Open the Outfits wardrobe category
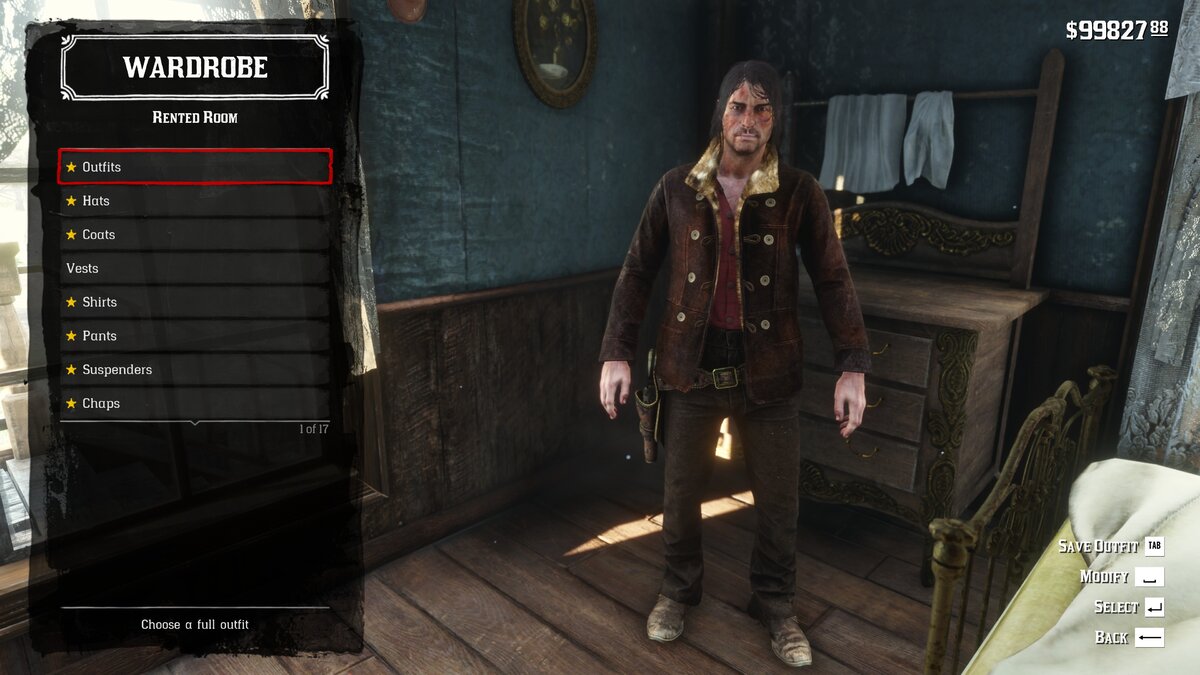The height and width of the screenshot is (675, 1200). coord(195,167)
